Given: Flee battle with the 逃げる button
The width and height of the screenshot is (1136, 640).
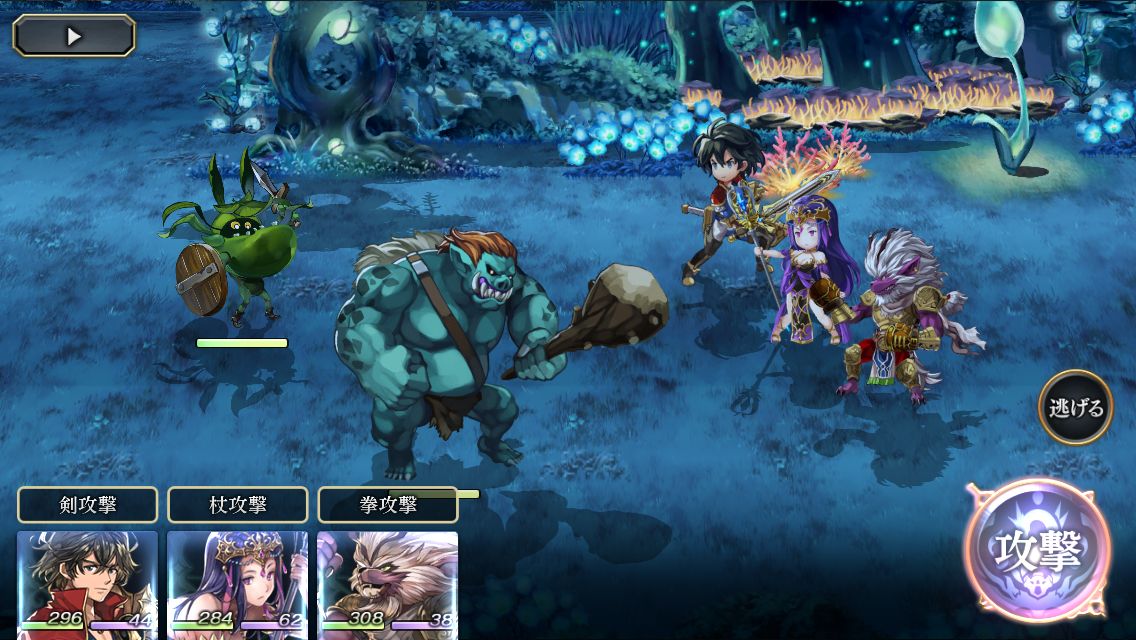Looking at the screenshot, I should pos(1075,407).
